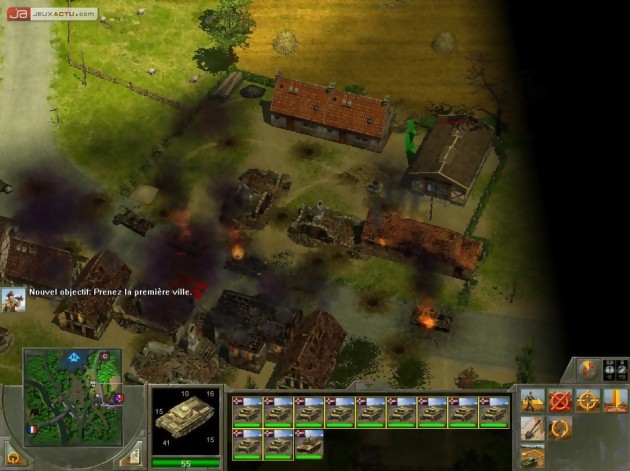Screen dimensions: 630x471
Task: Open the objectives document button
Action: point(129,456)
